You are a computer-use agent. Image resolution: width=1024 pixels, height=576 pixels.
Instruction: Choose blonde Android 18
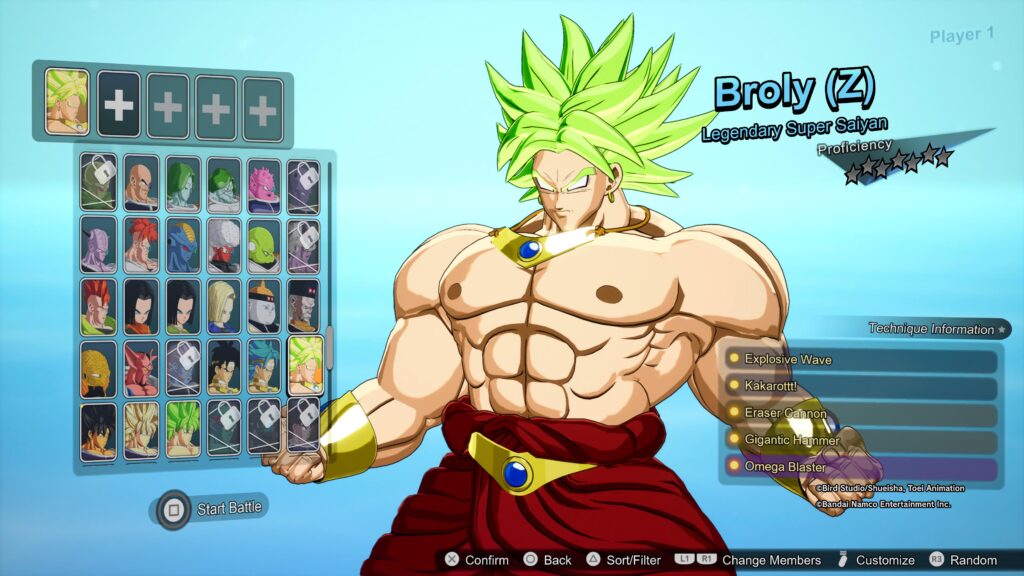[223, 306]
